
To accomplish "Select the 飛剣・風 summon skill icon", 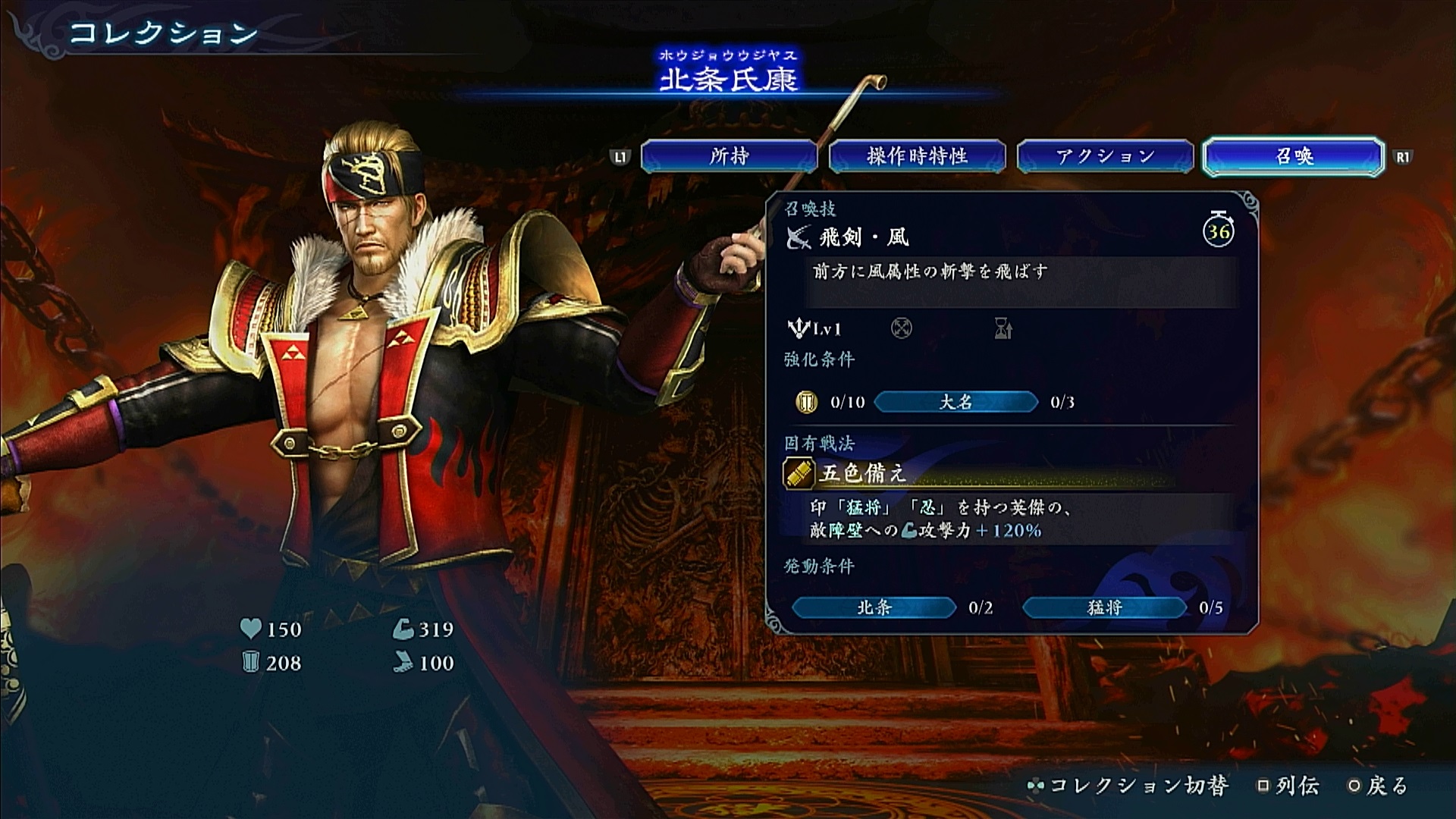I will [798, 237].
